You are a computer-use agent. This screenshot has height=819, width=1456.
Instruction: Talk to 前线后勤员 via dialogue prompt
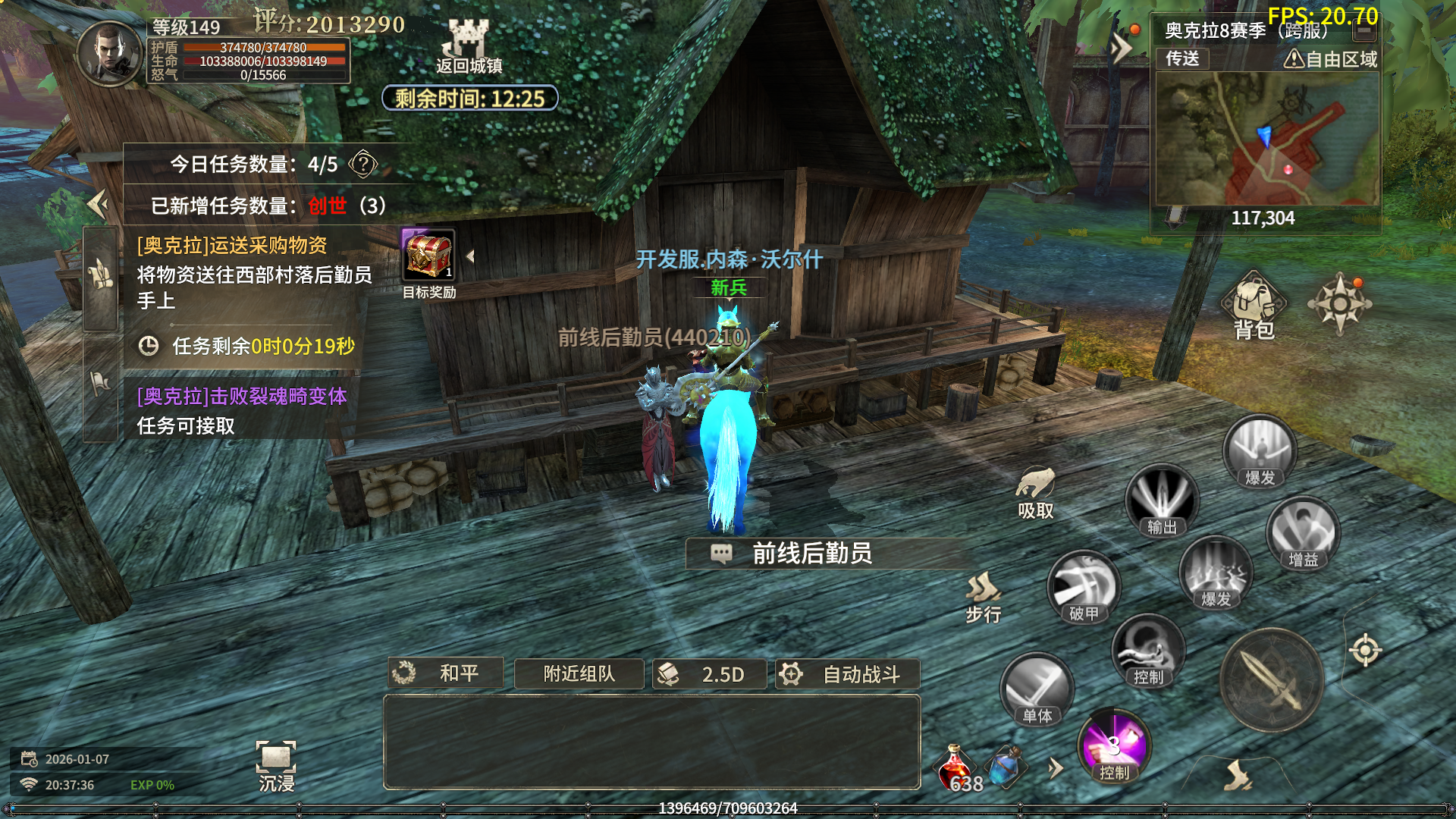pos(811,554)
